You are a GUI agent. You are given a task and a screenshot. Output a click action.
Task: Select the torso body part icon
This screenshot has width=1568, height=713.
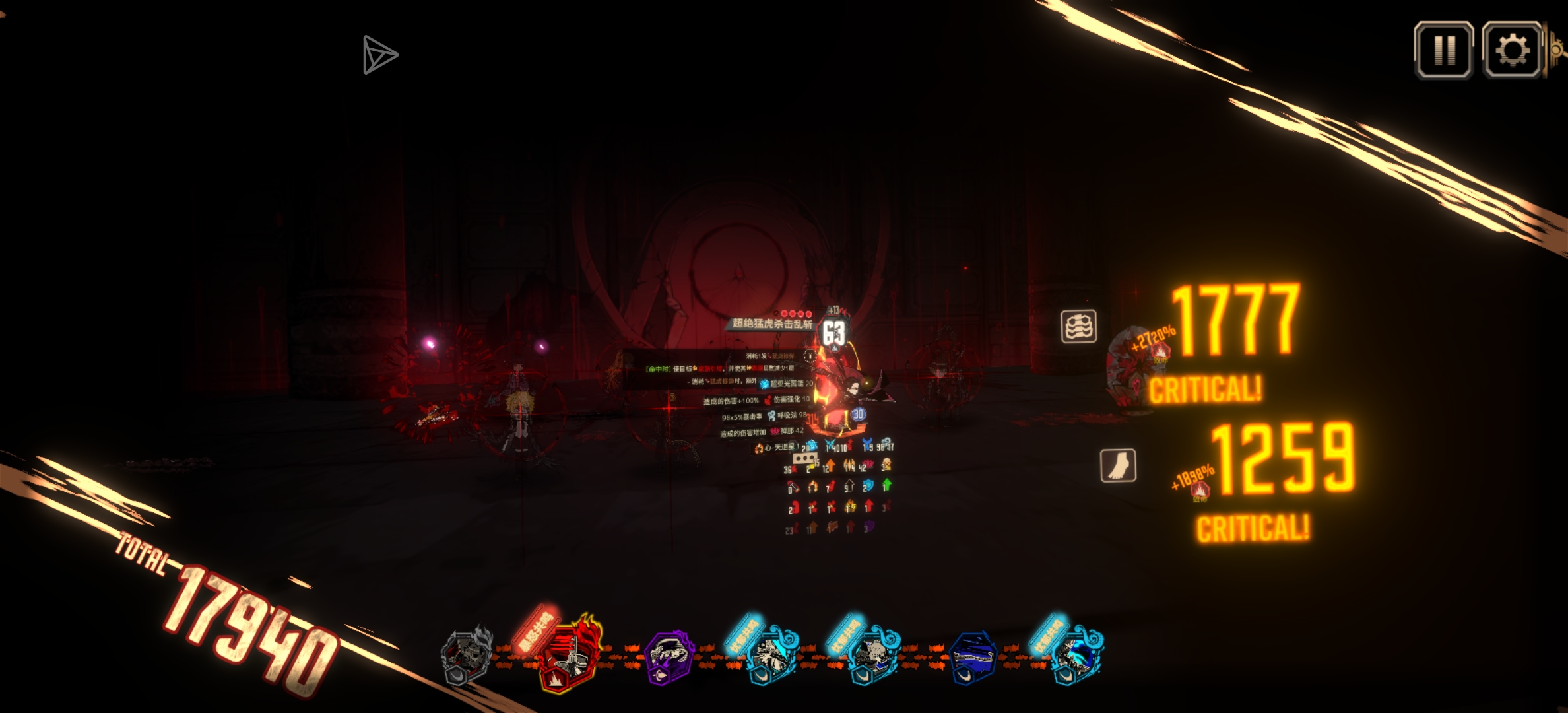(x=1078, y=326)
